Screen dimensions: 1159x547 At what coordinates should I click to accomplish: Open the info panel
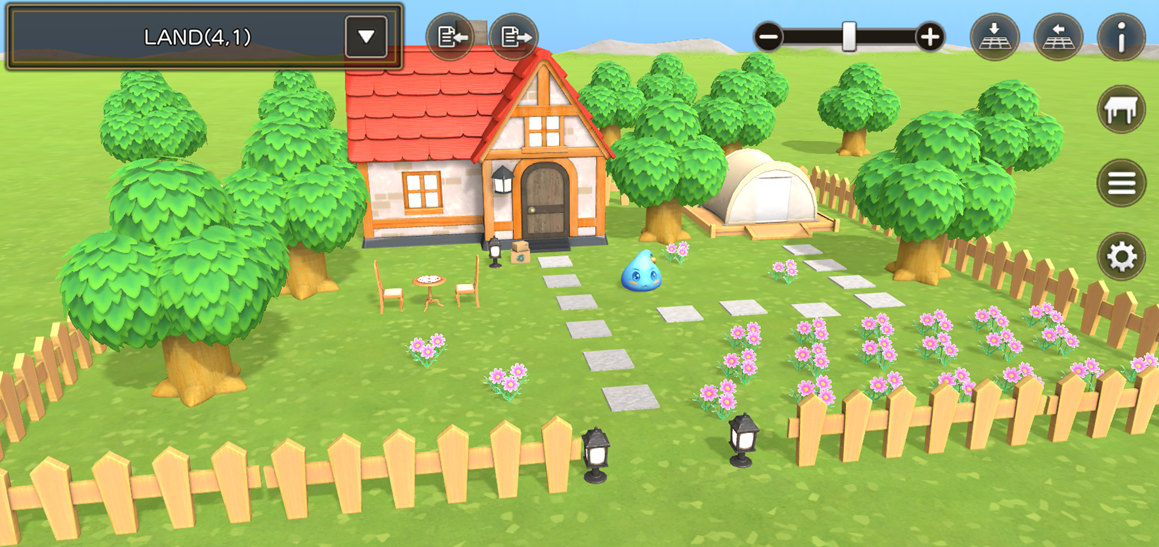[1121, 38]
